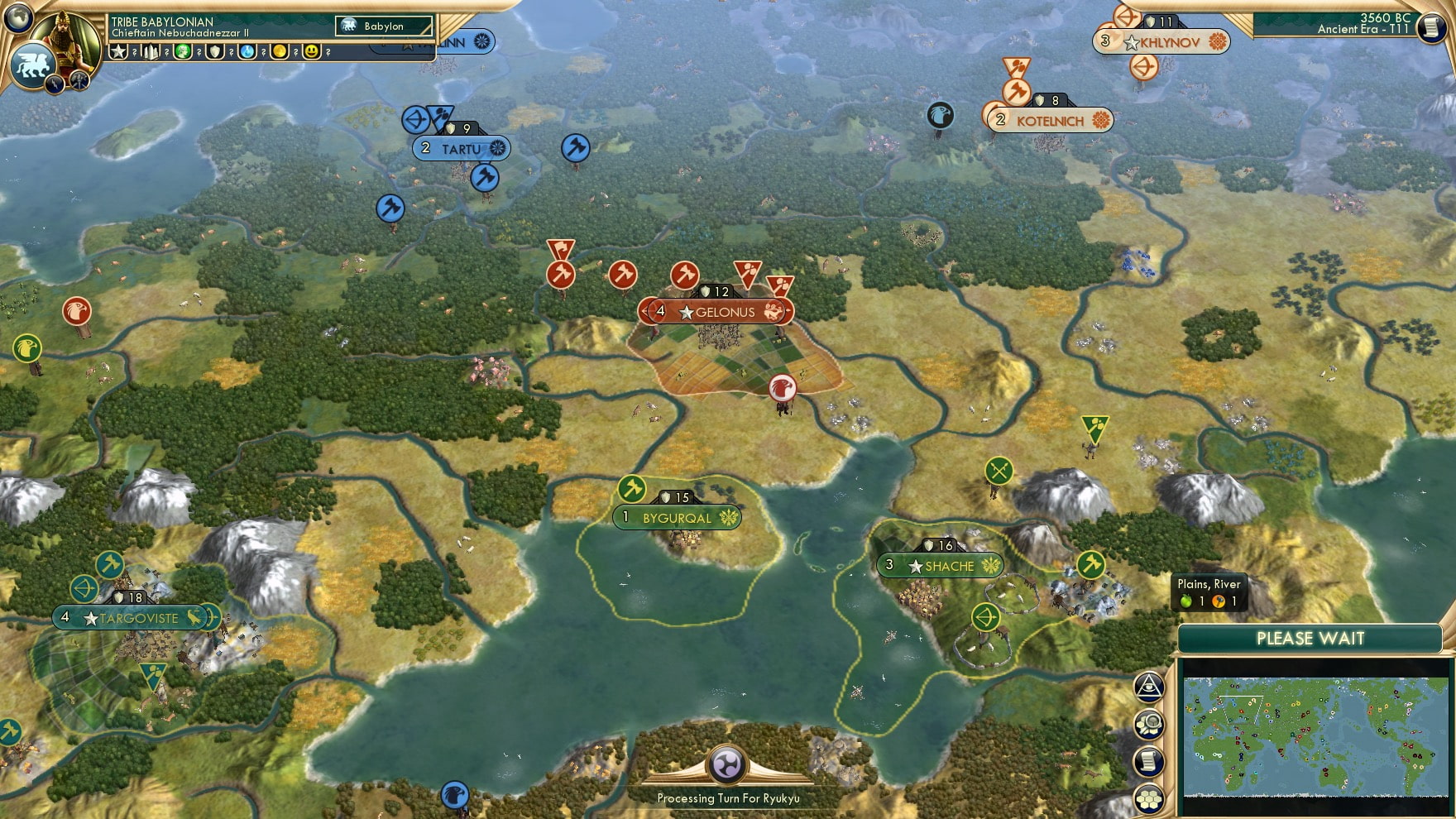
Task: Open the scroll menu by the date
Action: (1430, 27)
